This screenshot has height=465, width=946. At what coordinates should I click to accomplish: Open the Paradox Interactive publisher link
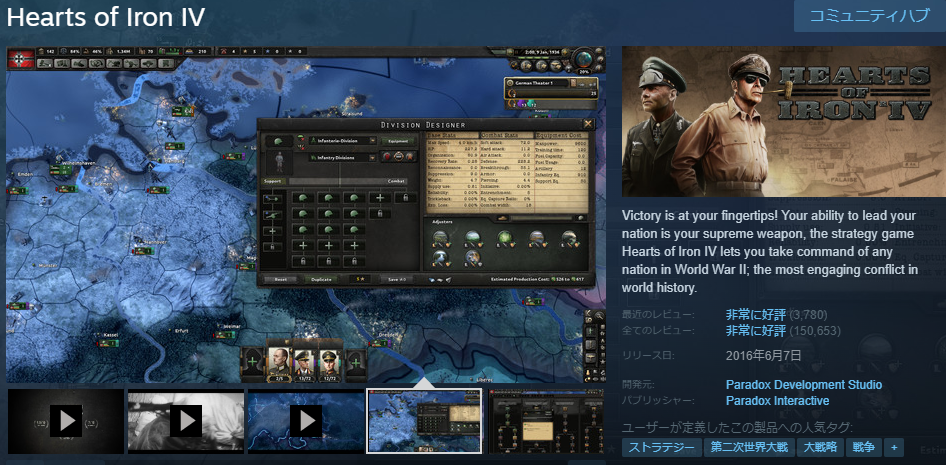click(777, 401)
